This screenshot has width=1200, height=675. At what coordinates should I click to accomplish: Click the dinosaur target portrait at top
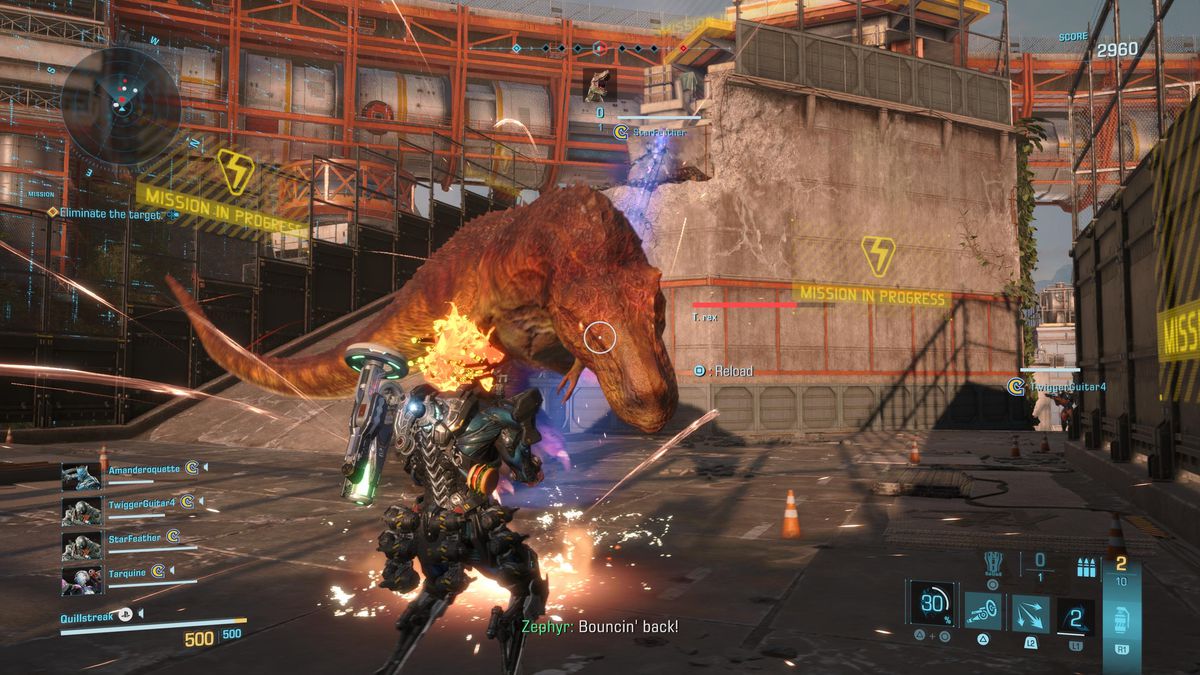tap(600, 84)
